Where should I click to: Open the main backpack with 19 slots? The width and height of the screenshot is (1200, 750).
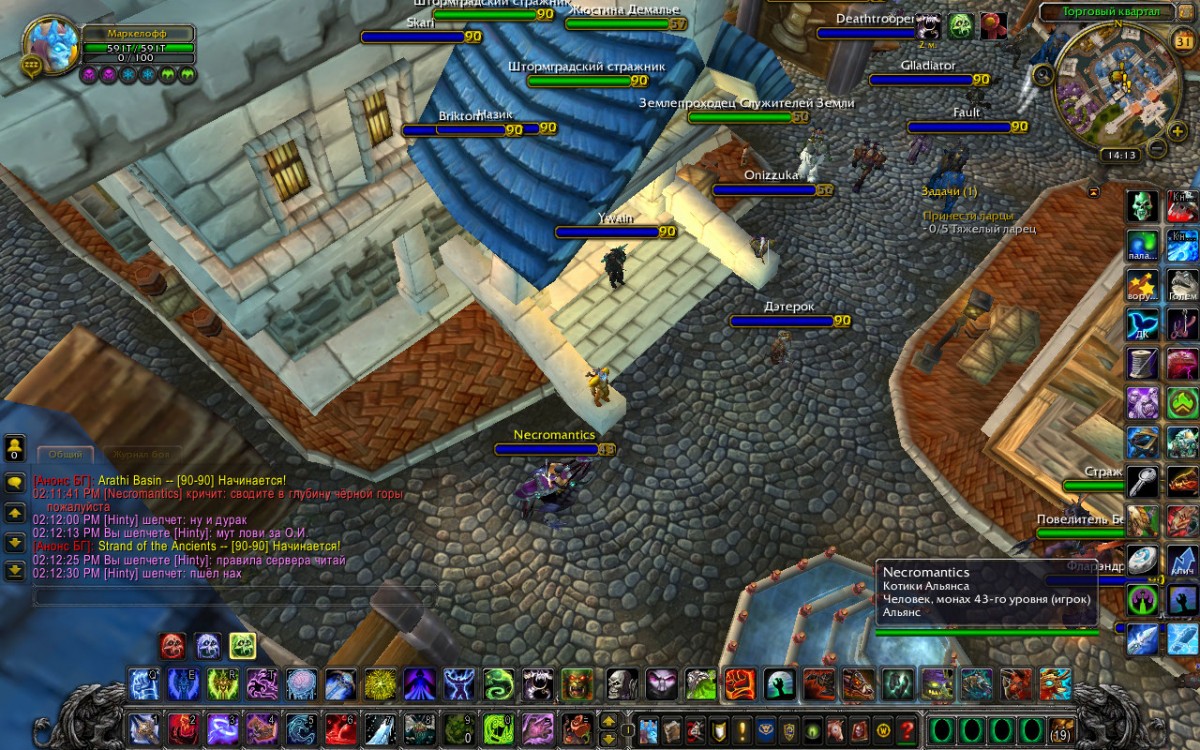coord(1061,728)
